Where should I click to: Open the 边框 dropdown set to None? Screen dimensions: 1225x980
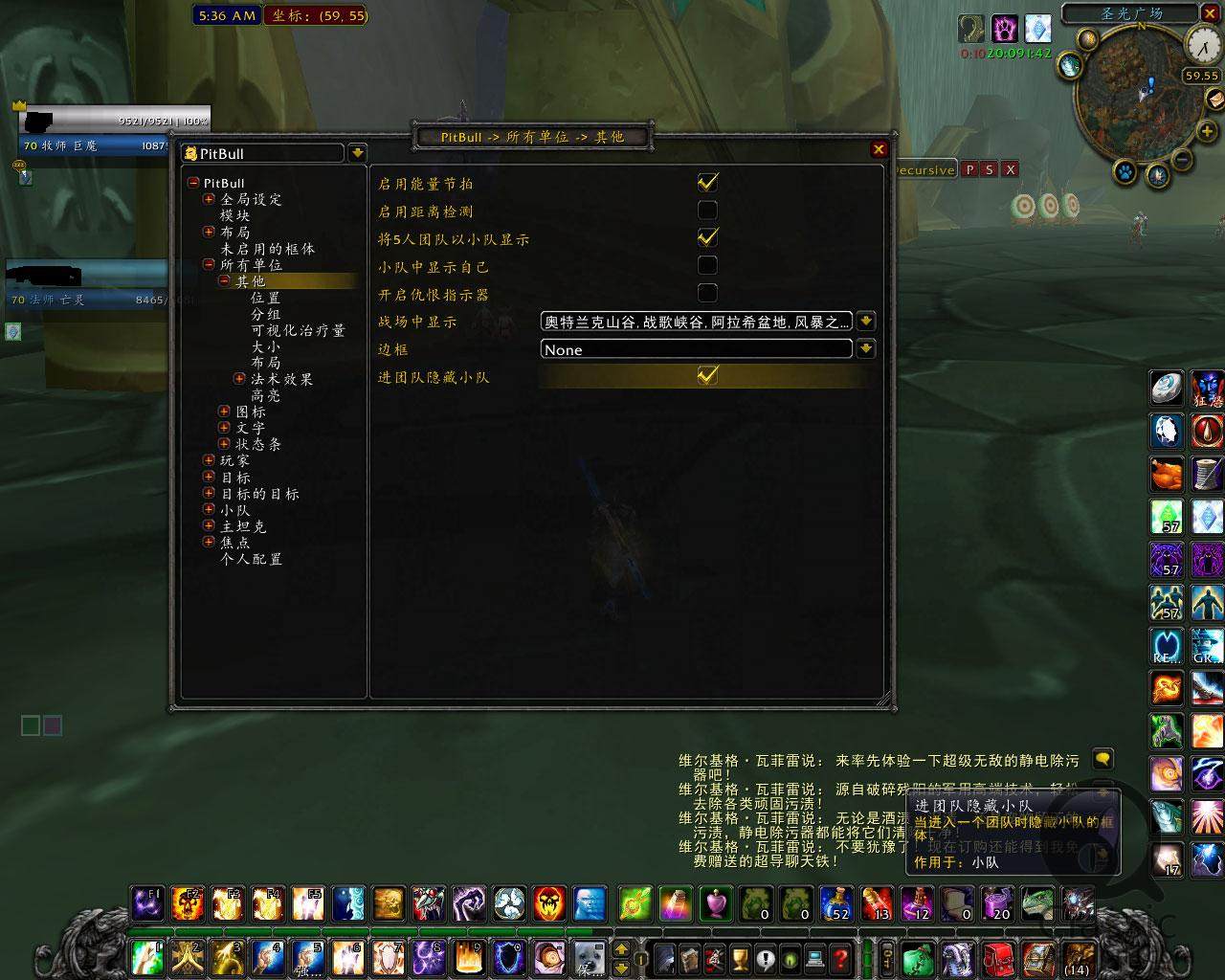tap(865, 349)
